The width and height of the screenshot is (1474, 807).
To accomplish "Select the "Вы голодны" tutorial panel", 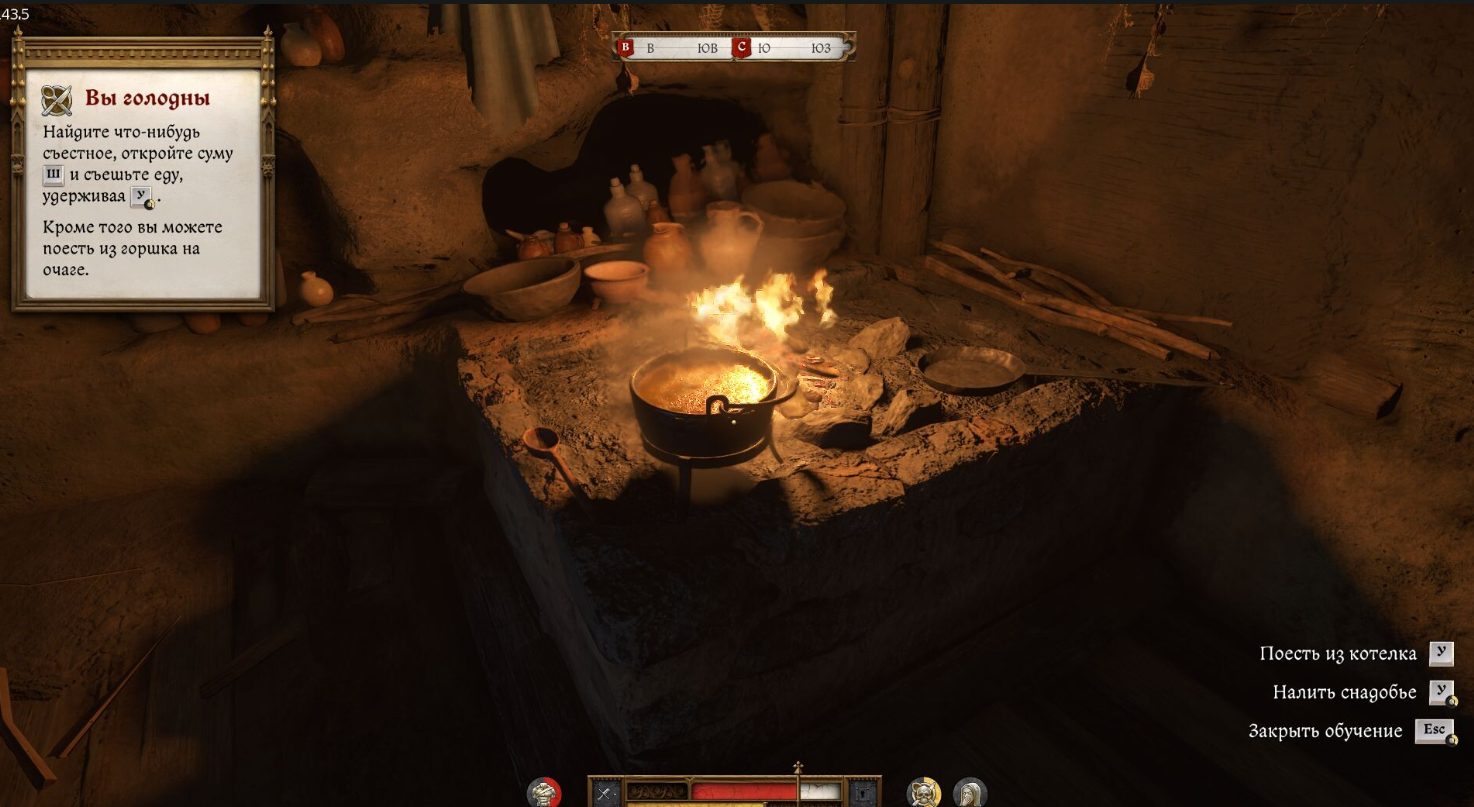I will [x=142, y=170].
